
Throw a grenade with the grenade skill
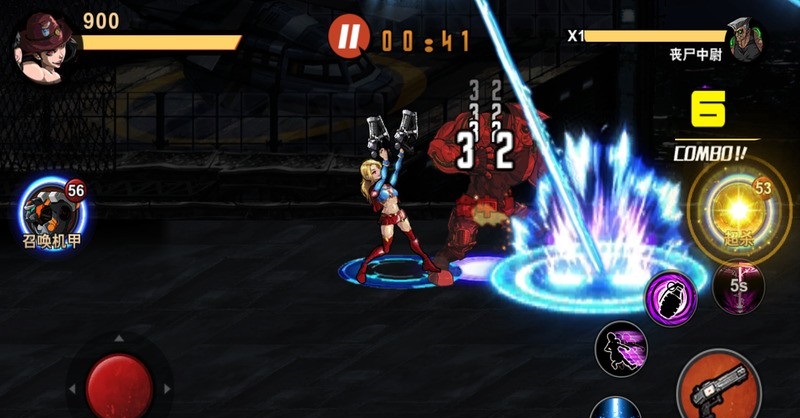pos(669,297)
